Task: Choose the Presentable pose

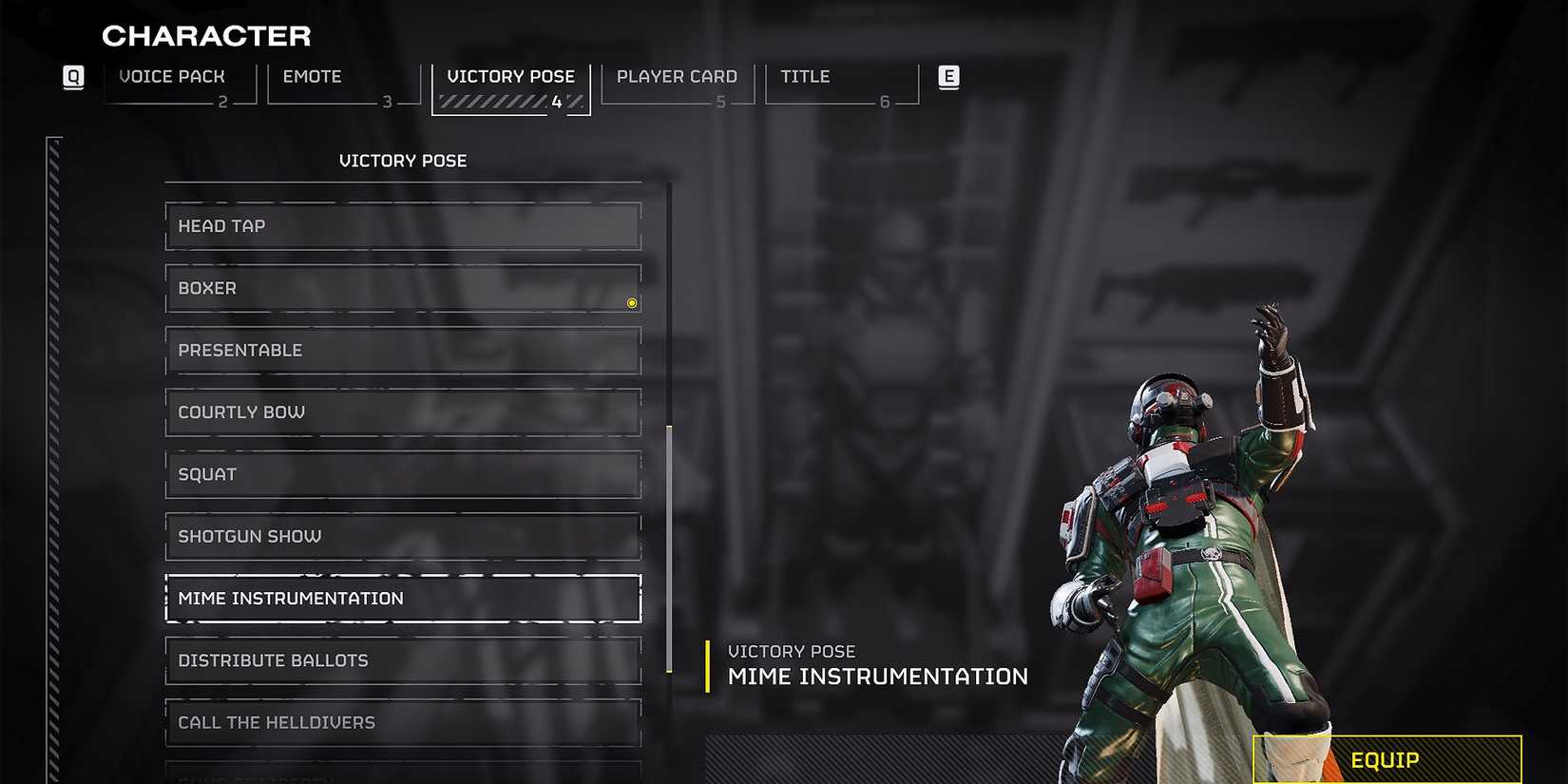Action: click(402, 350)
